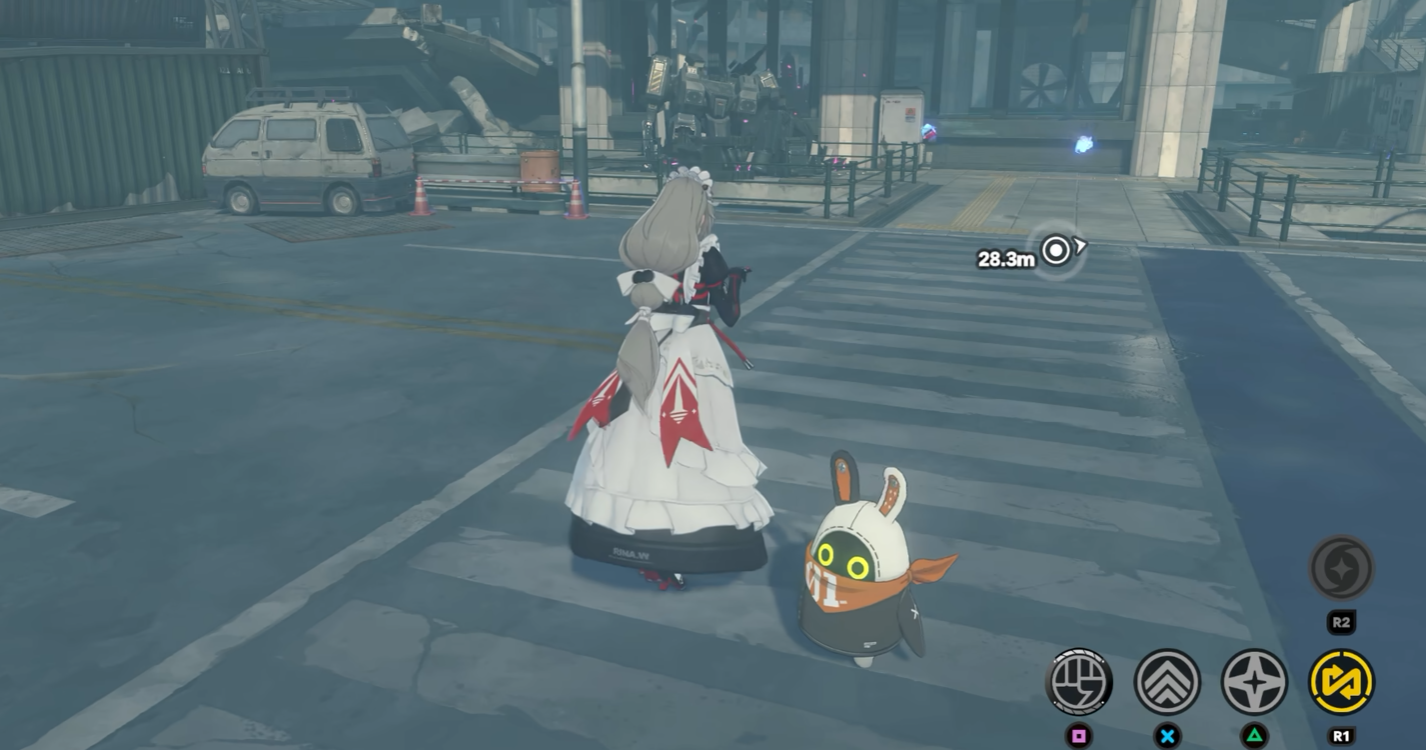Use the four-point star special attack

[x=1254, y=682]
